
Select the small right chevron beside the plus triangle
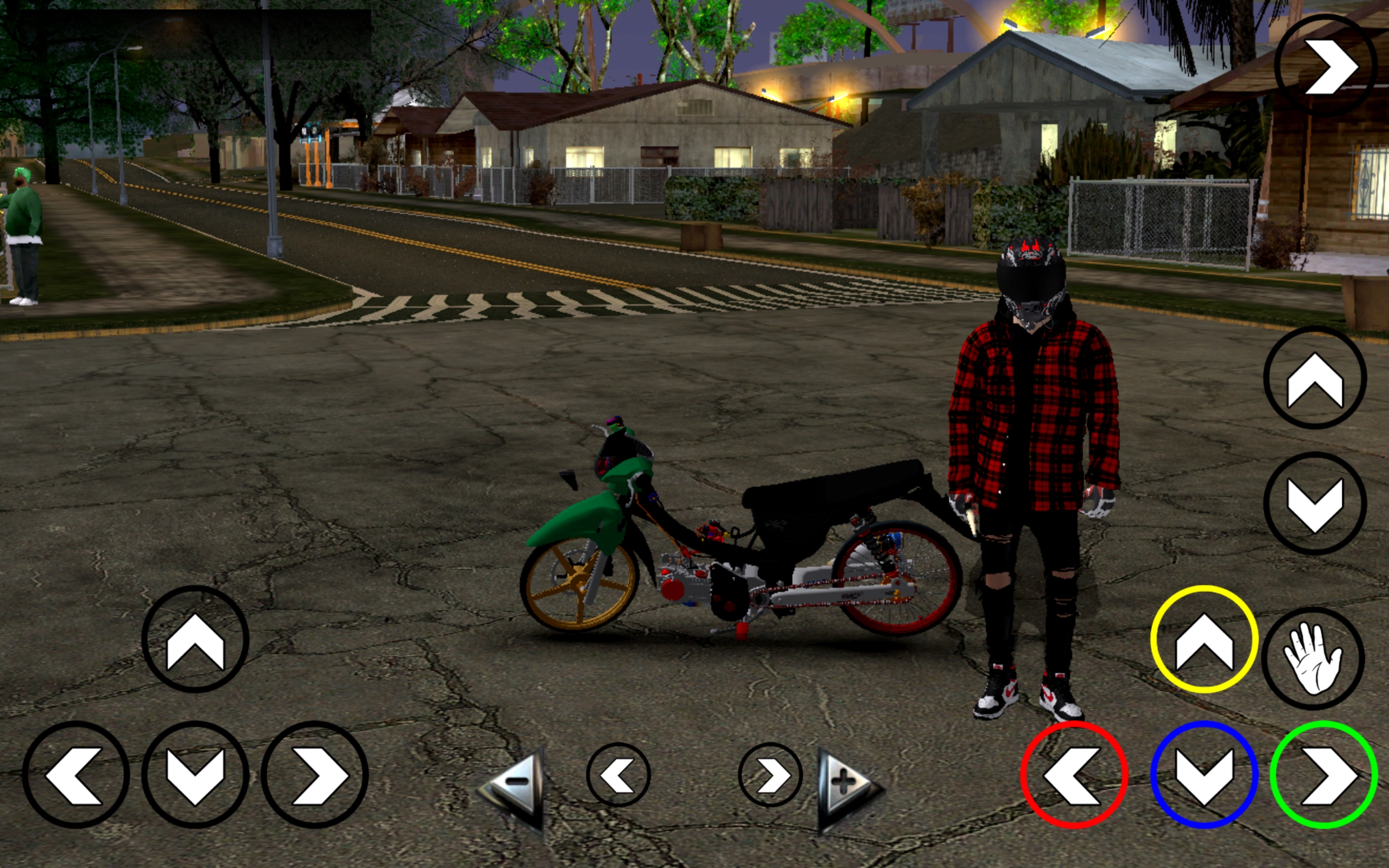pos(770,775)
